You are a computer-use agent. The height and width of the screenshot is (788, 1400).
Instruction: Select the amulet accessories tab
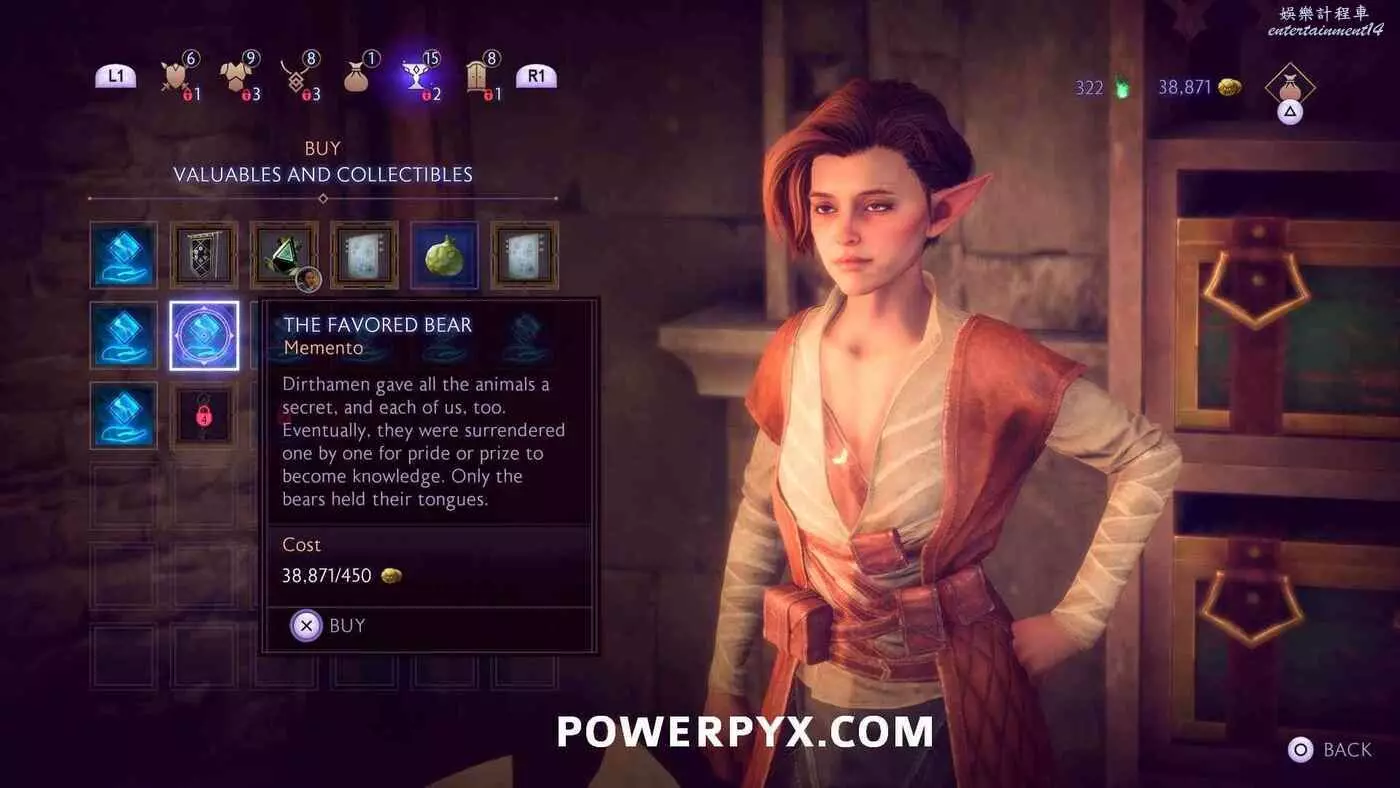coord(296,76)
